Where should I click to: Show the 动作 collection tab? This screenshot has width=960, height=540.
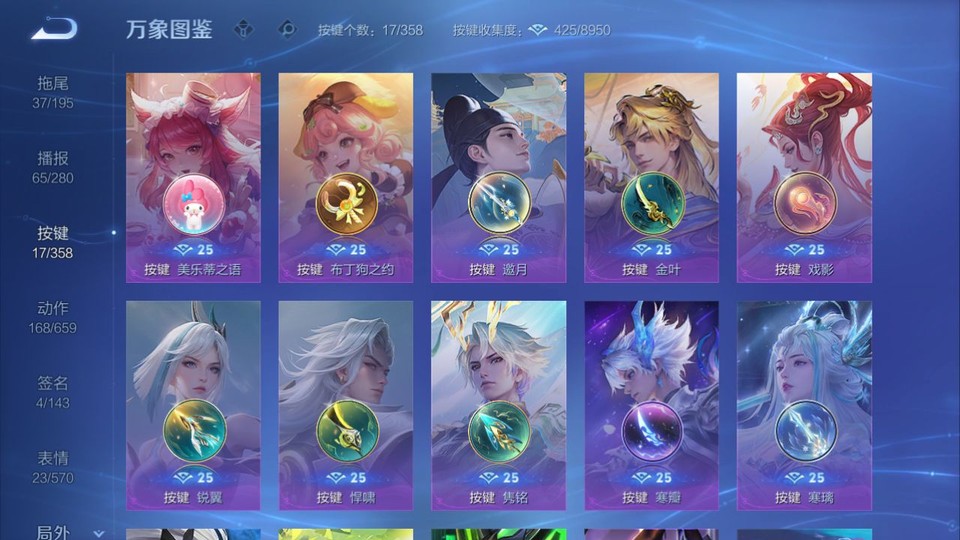tap(53, 317)
